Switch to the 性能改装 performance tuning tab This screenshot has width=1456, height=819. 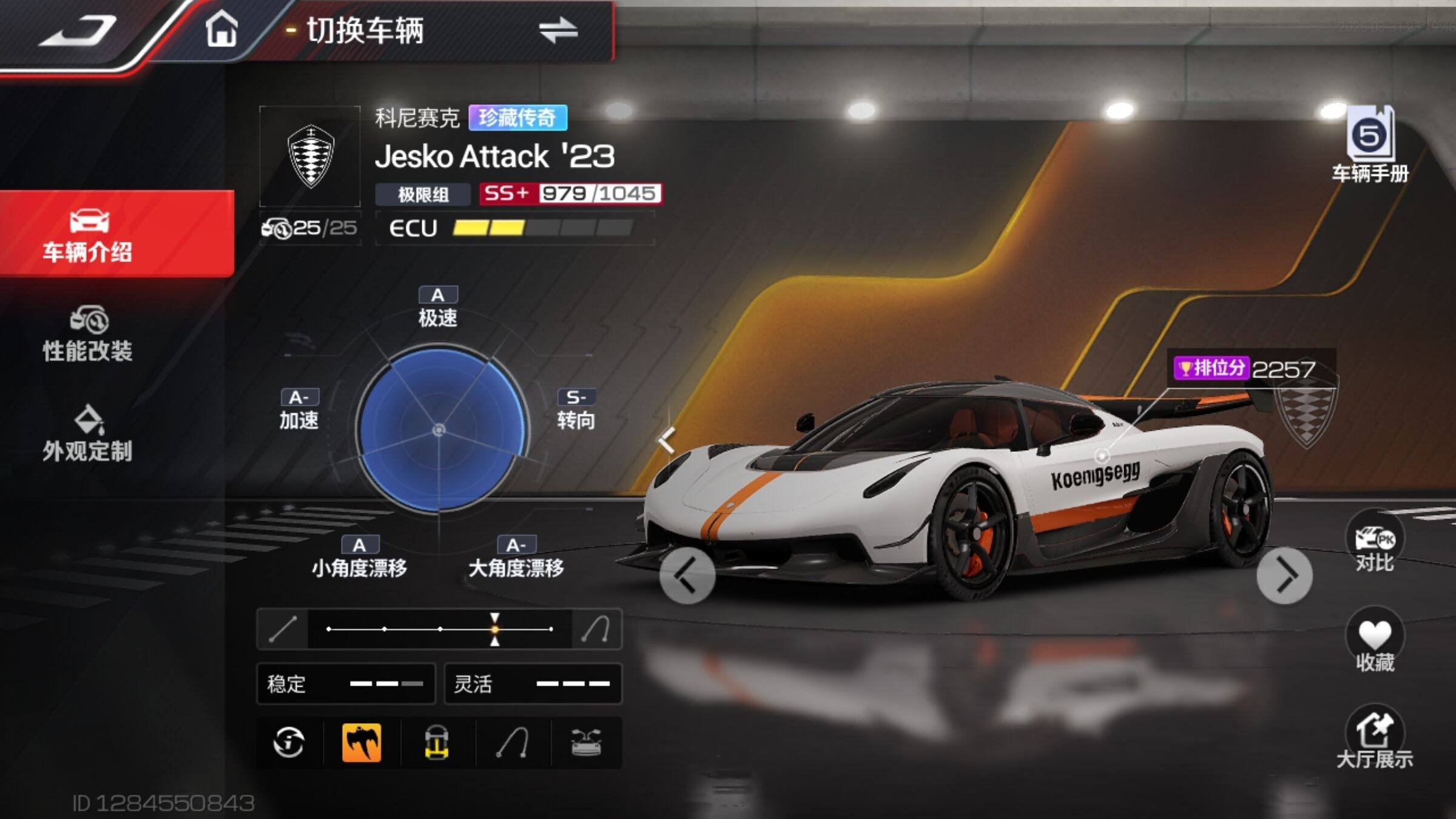click(x=89, y=335)
